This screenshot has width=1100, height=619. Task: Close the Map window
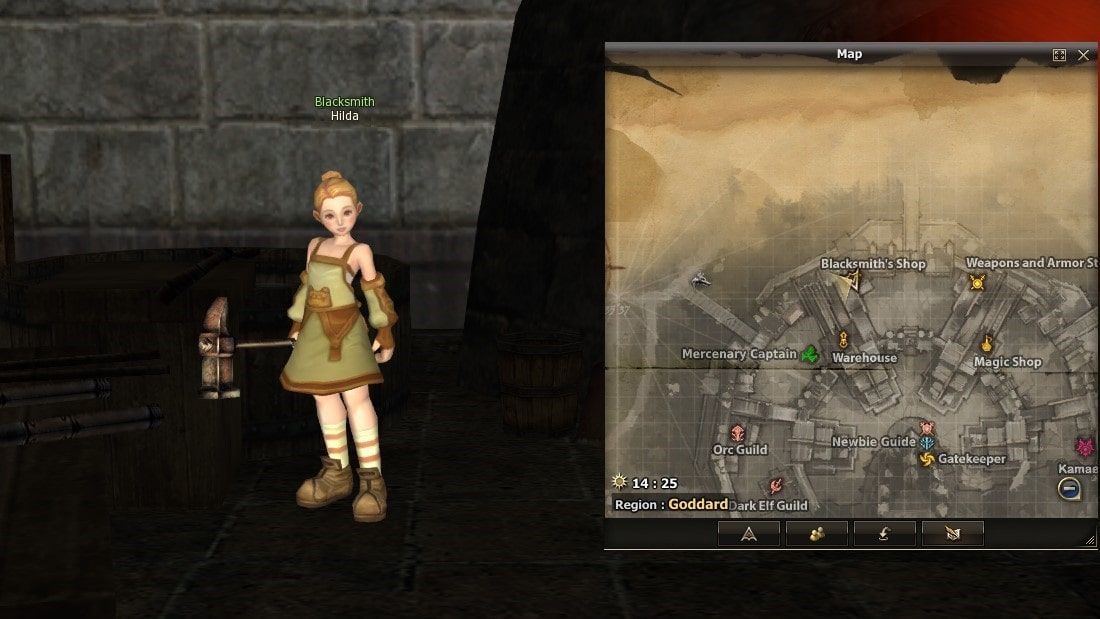pos(1083,55)
